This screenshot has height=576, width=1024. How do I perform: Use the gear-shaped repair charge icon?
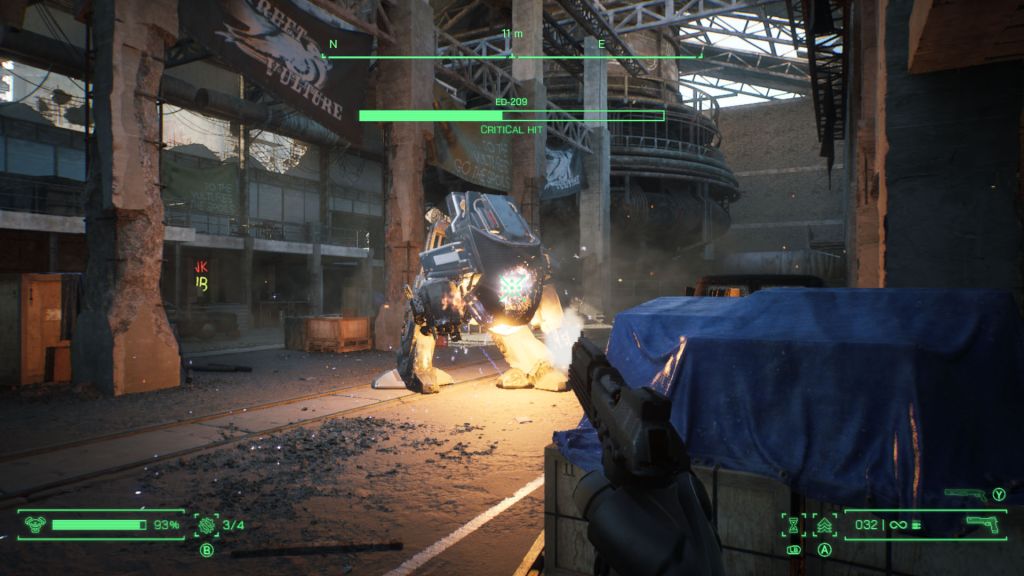pos(207,524)
